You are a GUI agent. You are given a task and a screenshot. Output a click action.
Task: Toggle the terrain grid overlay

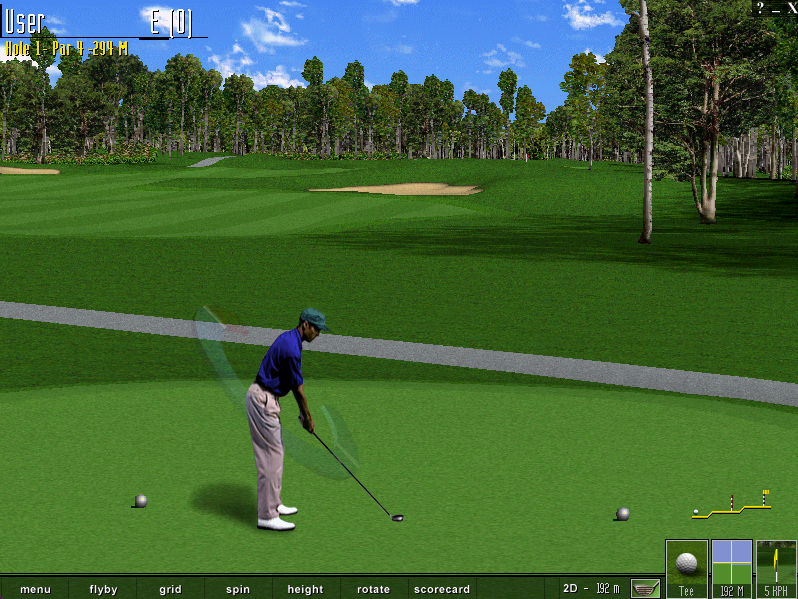[x=170, y=589]
